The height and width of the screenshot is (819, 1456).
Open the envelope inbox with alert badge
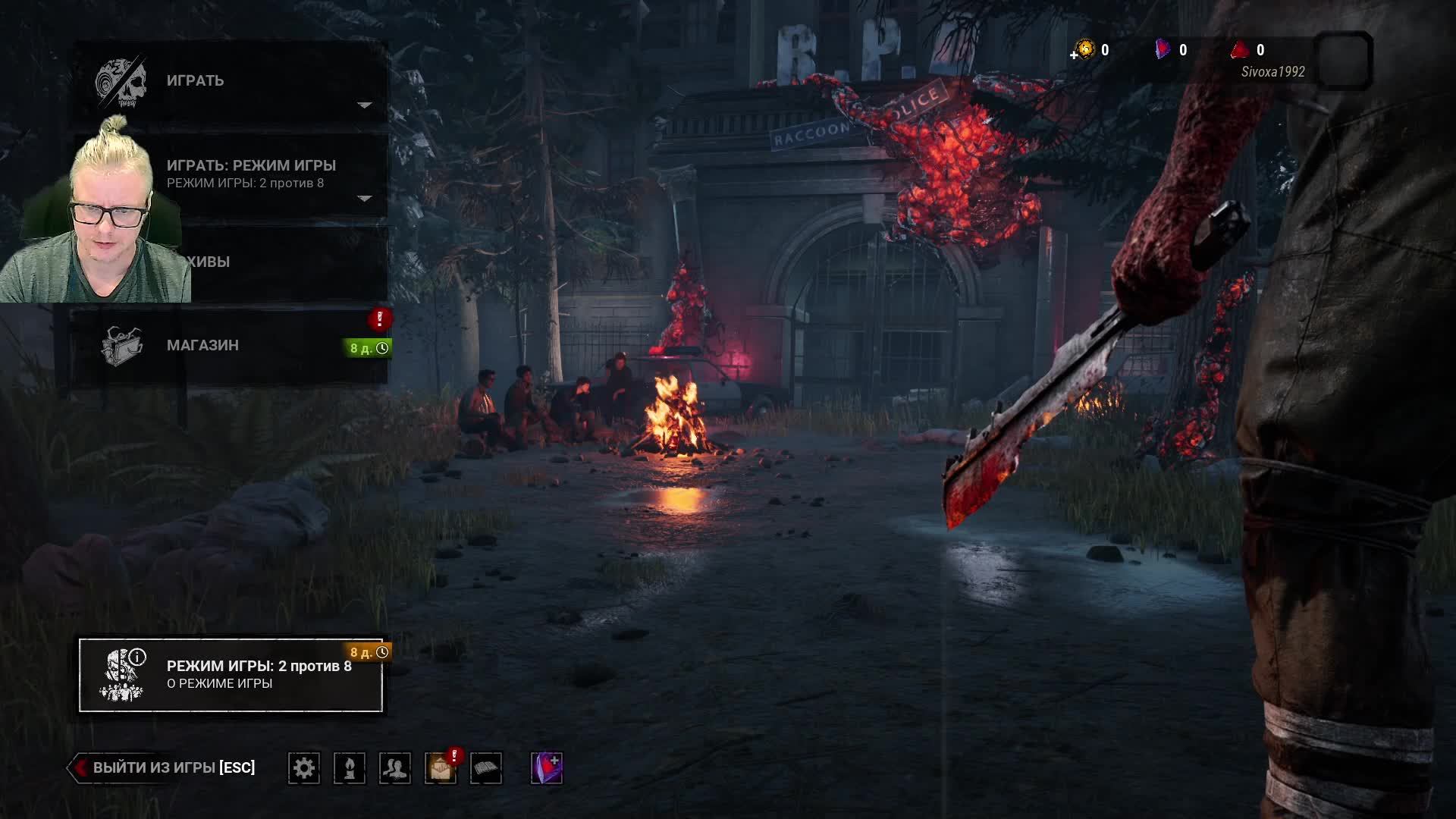click(x=441, y=768)
